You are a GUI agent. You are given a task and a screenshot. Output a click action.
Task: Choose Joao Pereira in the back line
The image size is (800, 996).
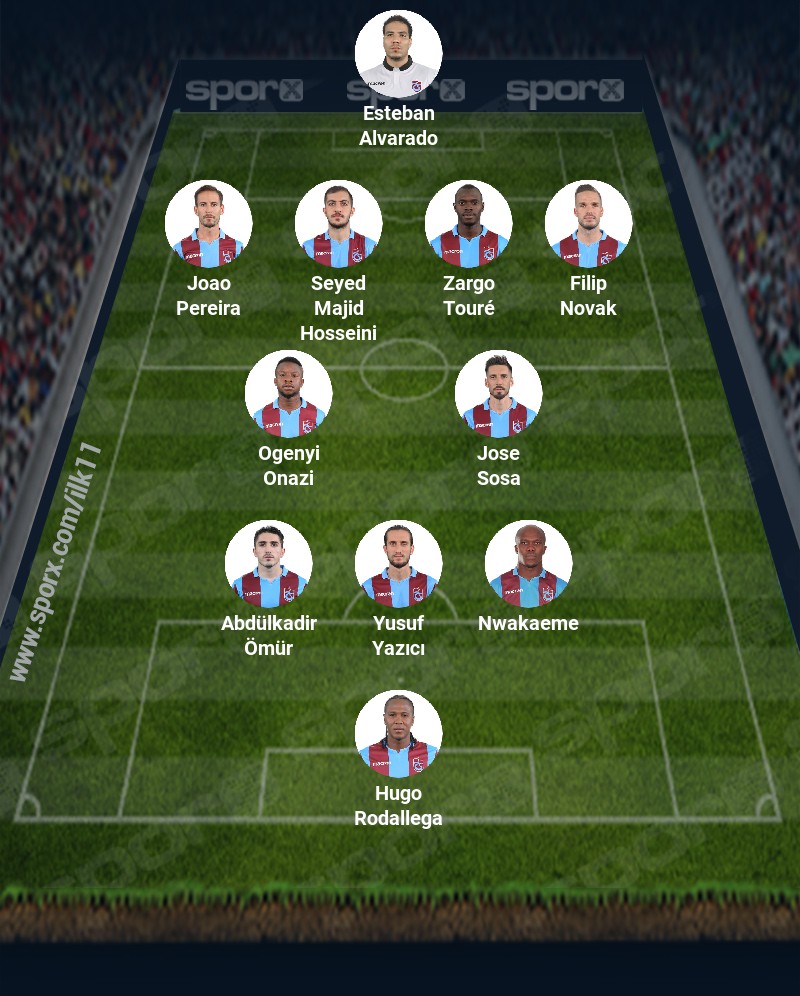click(x=208, y=224)
